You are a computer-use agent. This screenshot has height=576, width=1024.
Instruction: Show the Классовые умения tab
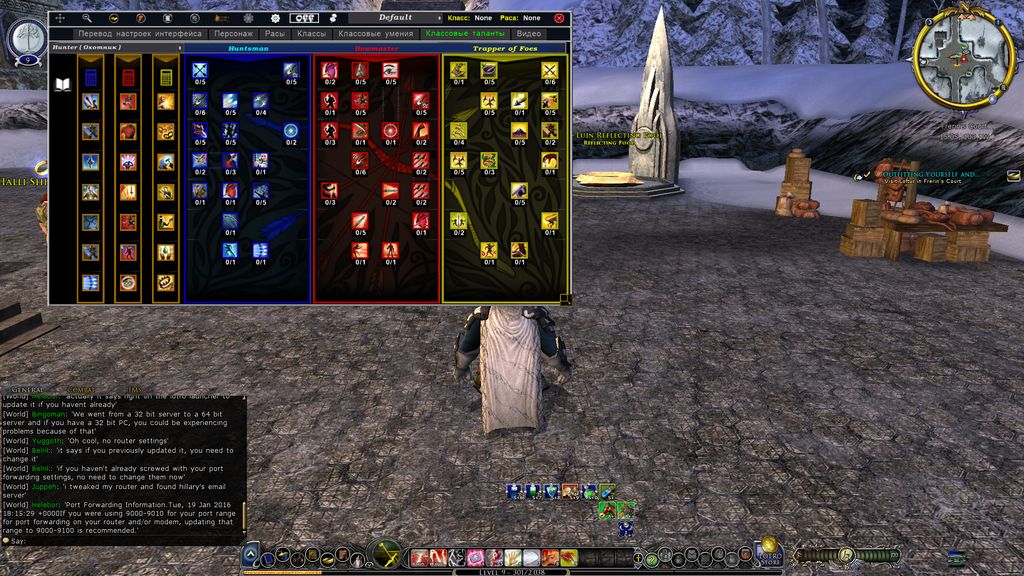[376, 34]
